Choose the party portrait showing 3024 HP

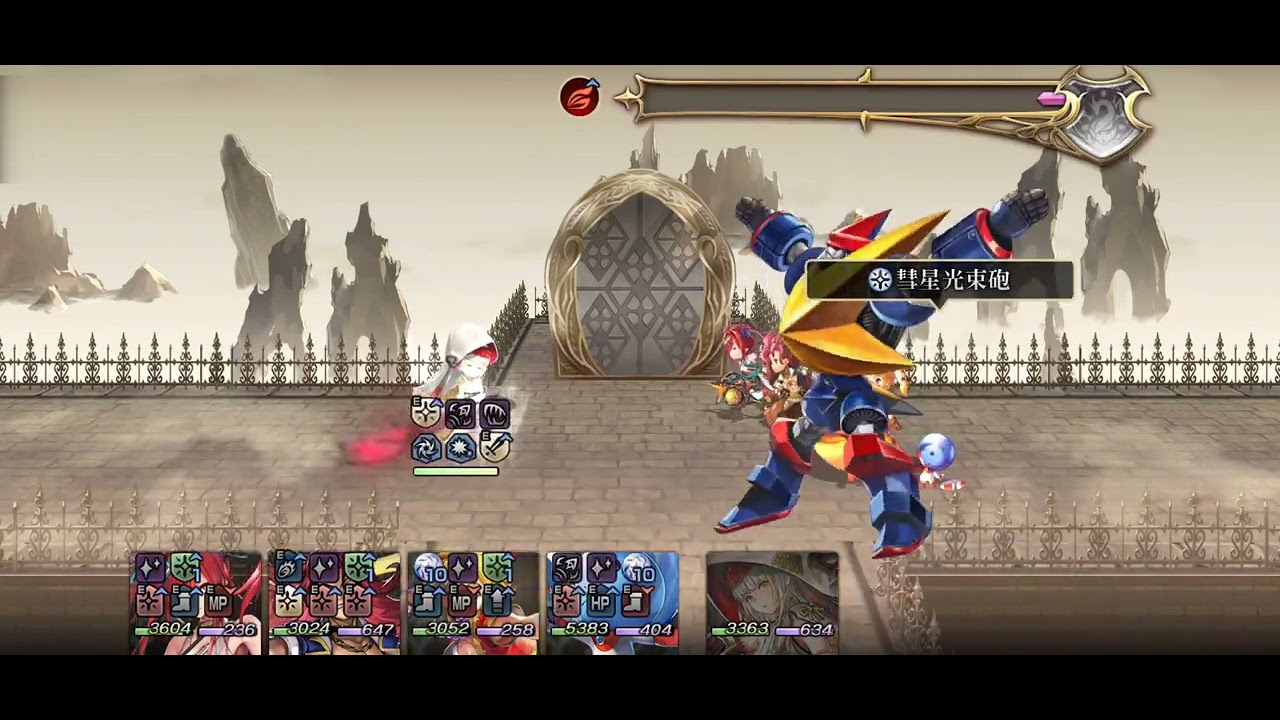pos(335,603)
